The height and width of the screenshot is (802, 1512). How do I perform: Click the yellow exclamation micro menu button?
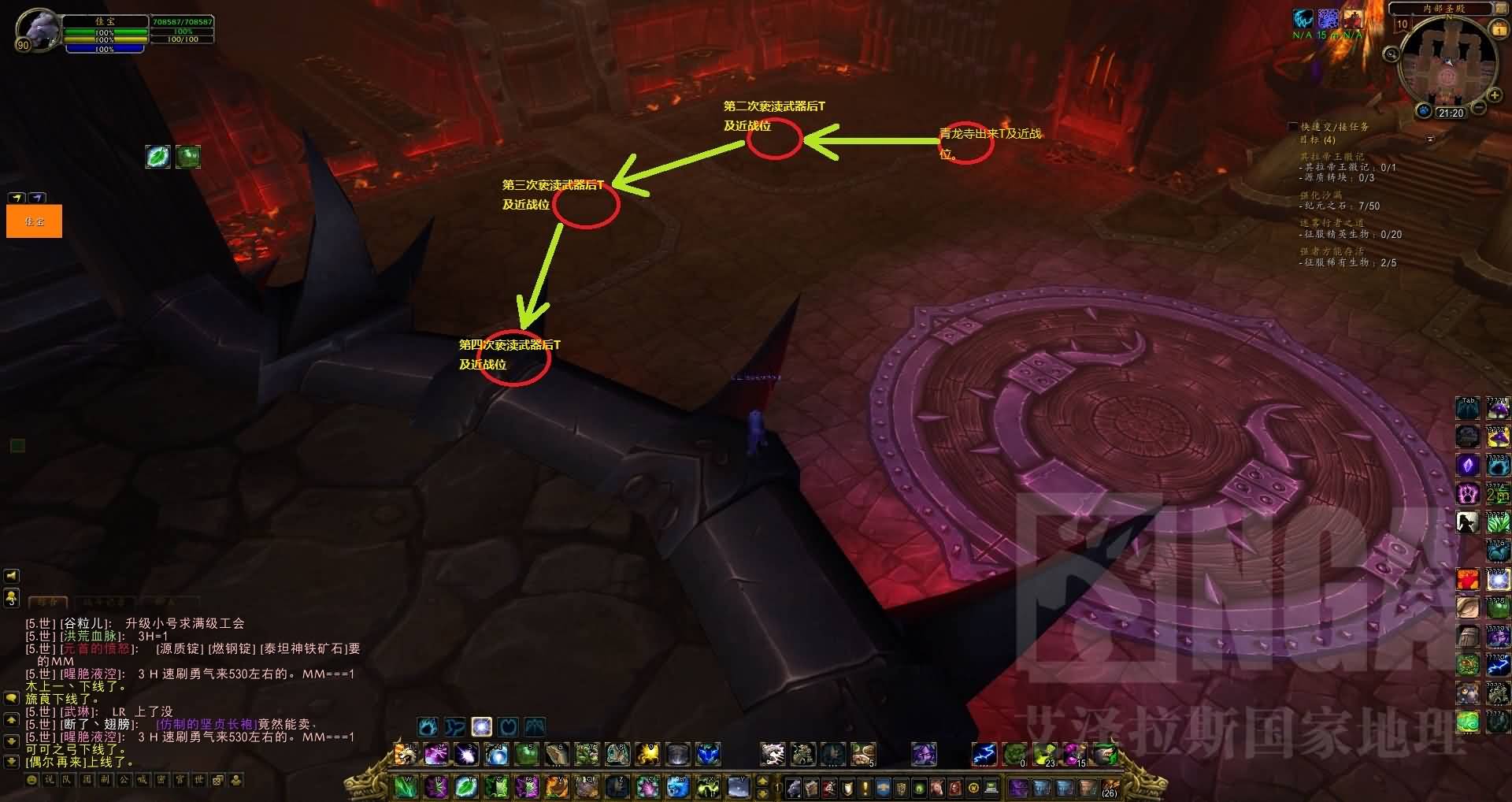[865, 787]
